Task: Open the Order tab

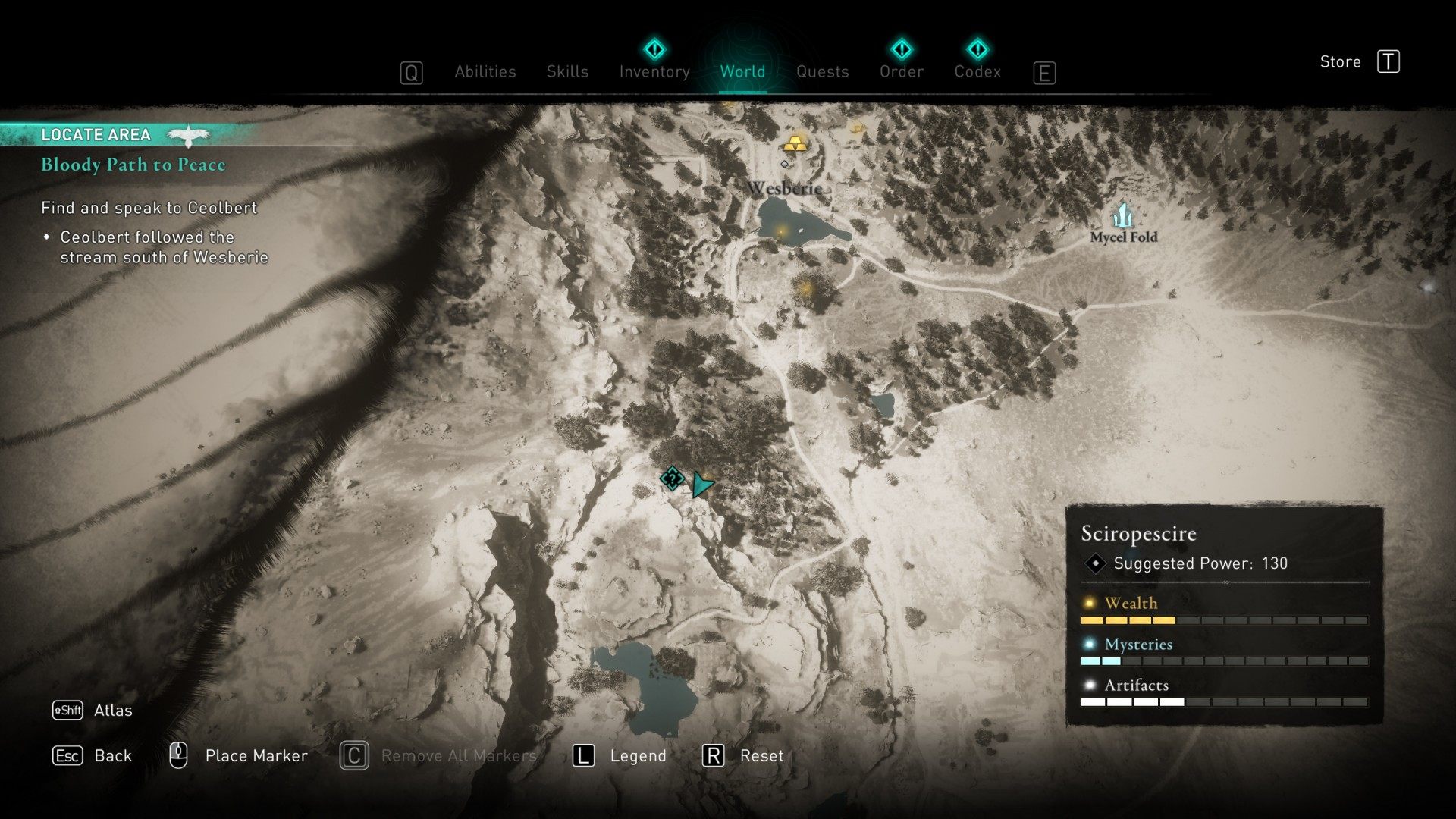Action: coord(901,71)
